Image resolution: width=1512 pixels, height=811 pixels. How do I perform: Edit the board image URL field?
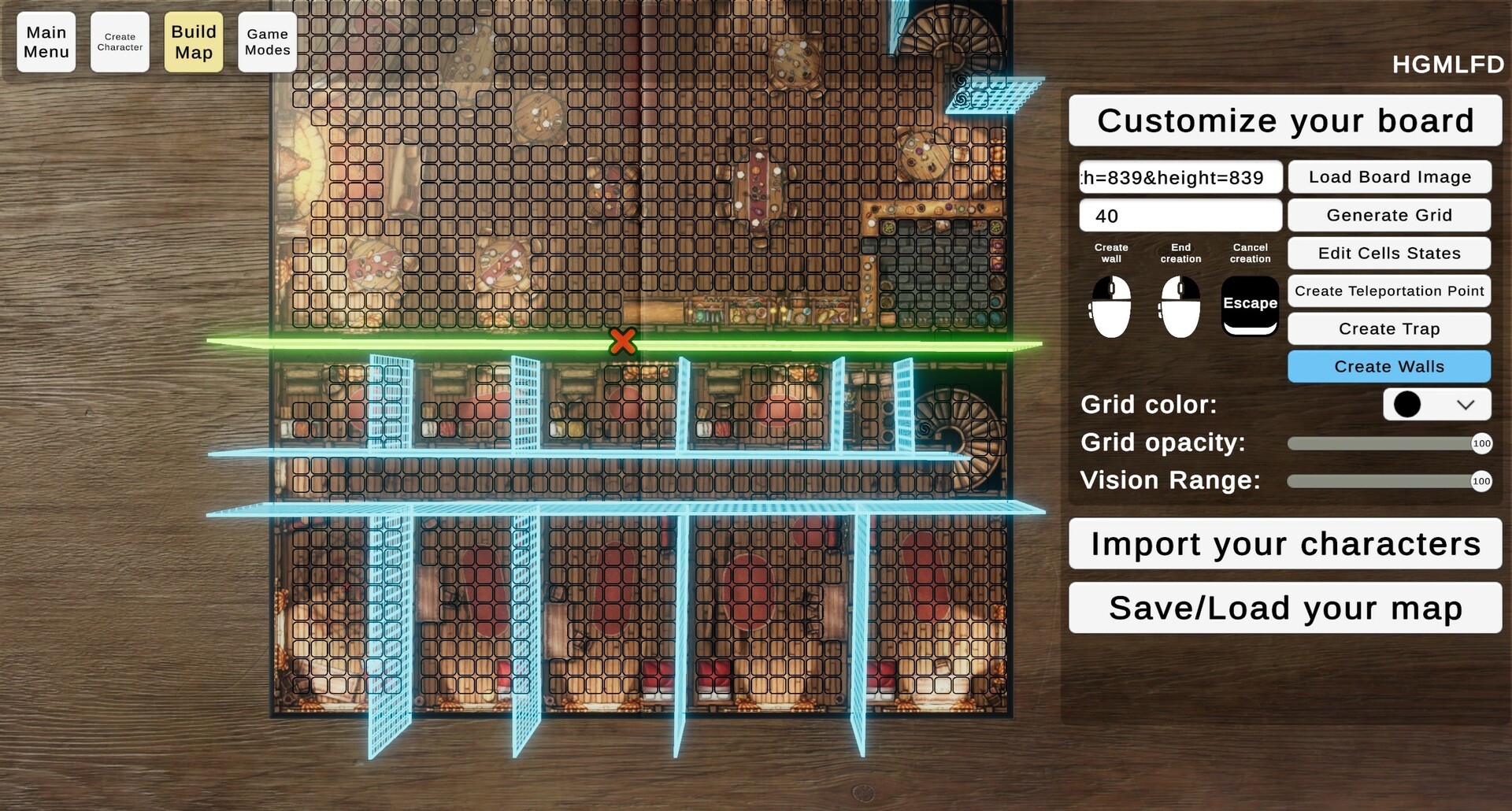pos(1180,177)
